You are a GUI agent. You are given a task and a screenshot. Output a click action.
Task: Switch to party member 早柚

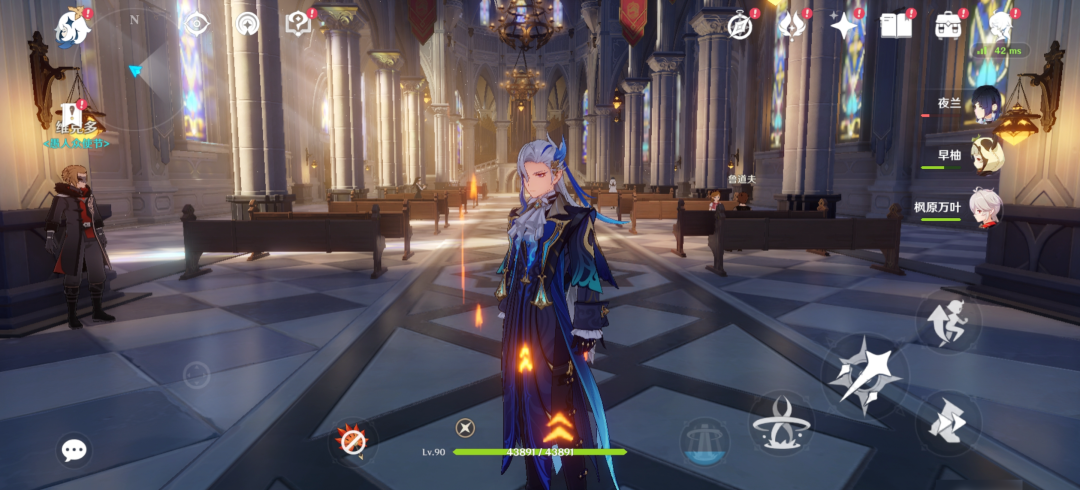pos(984,155)
